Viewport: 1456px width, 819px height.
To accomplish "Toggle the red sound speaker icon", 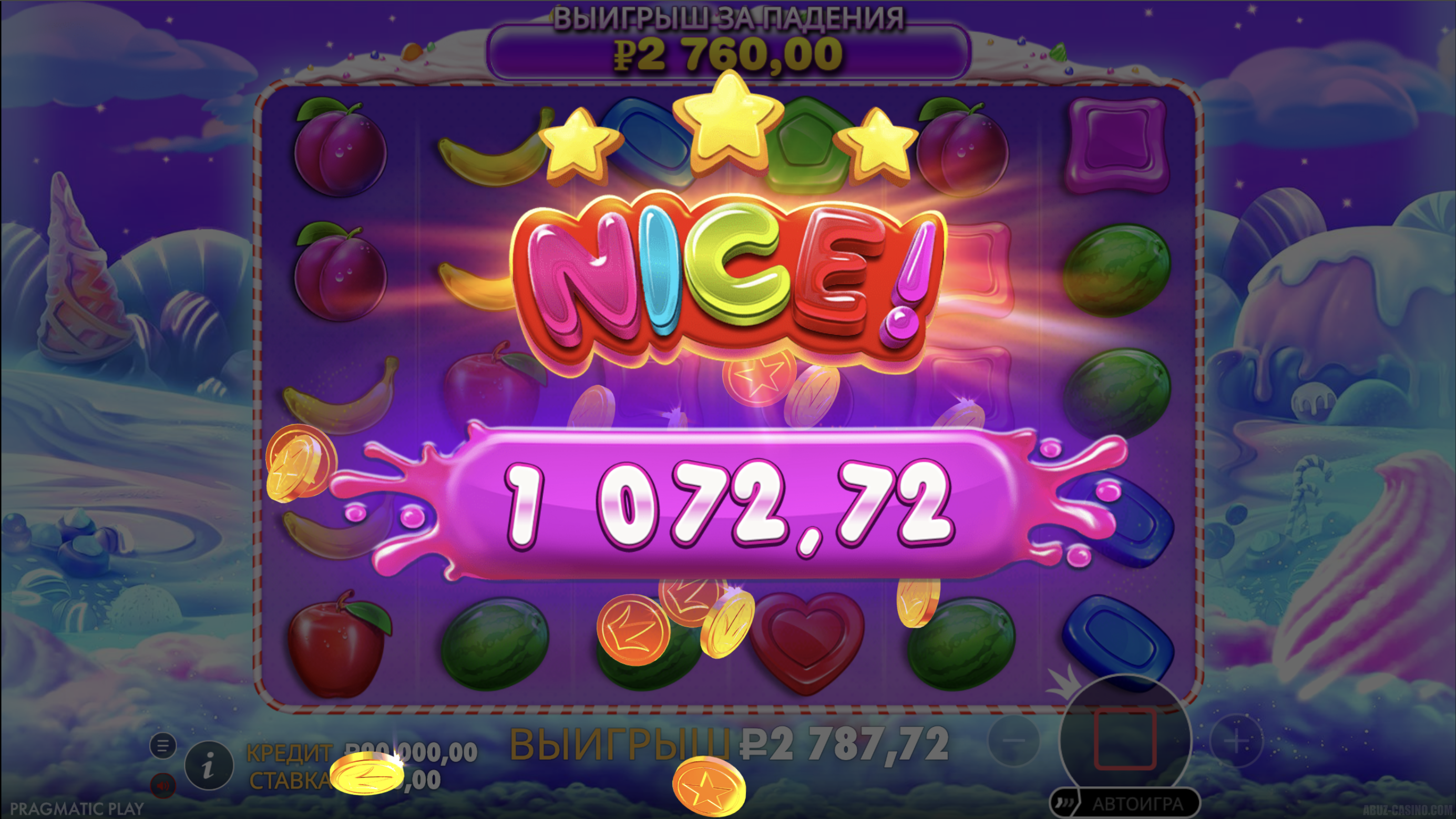I will (x=163, y=786).
